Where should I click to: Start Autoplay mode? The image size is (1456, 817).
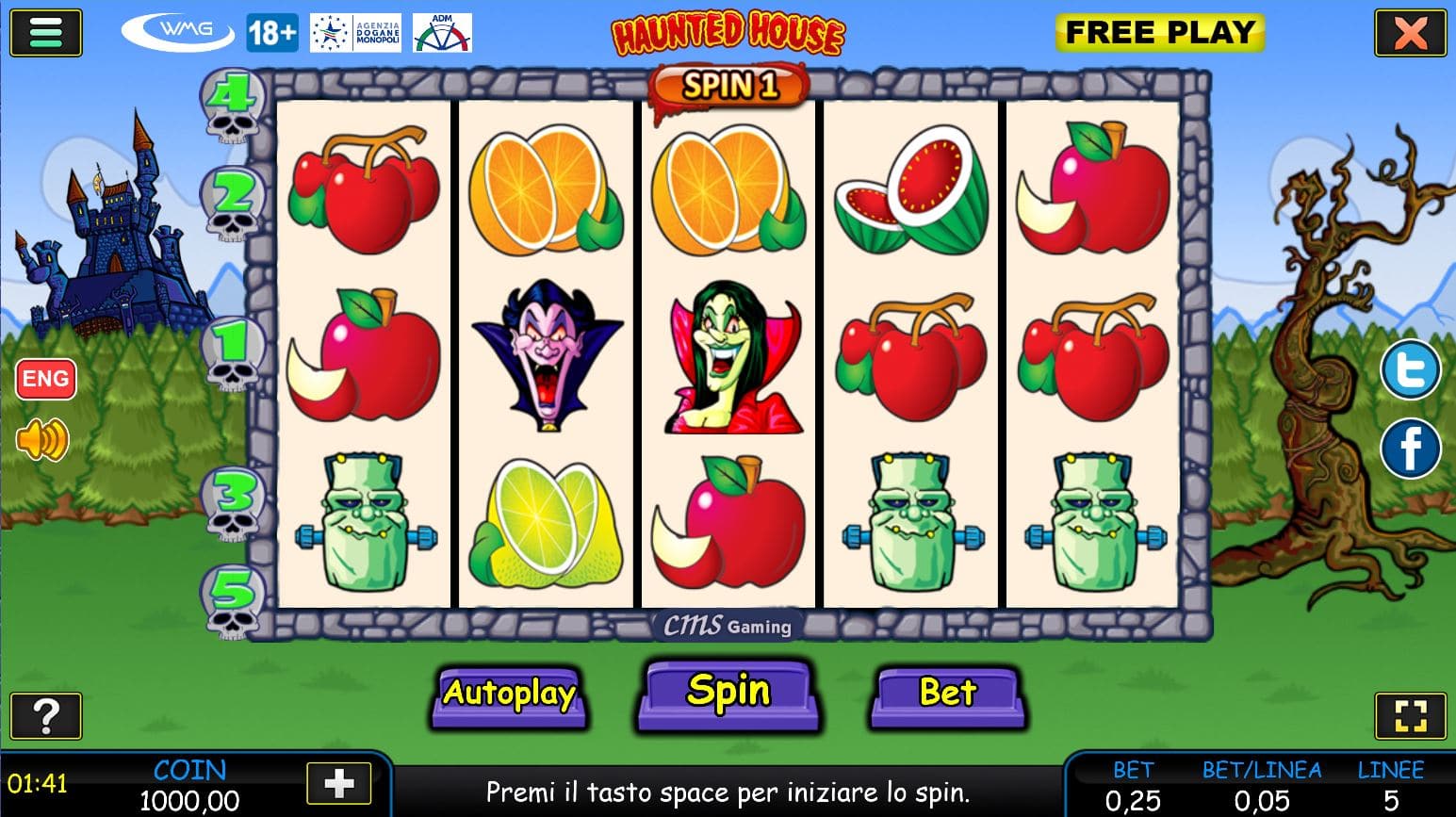pyautogui.click(x=509, y=695)
